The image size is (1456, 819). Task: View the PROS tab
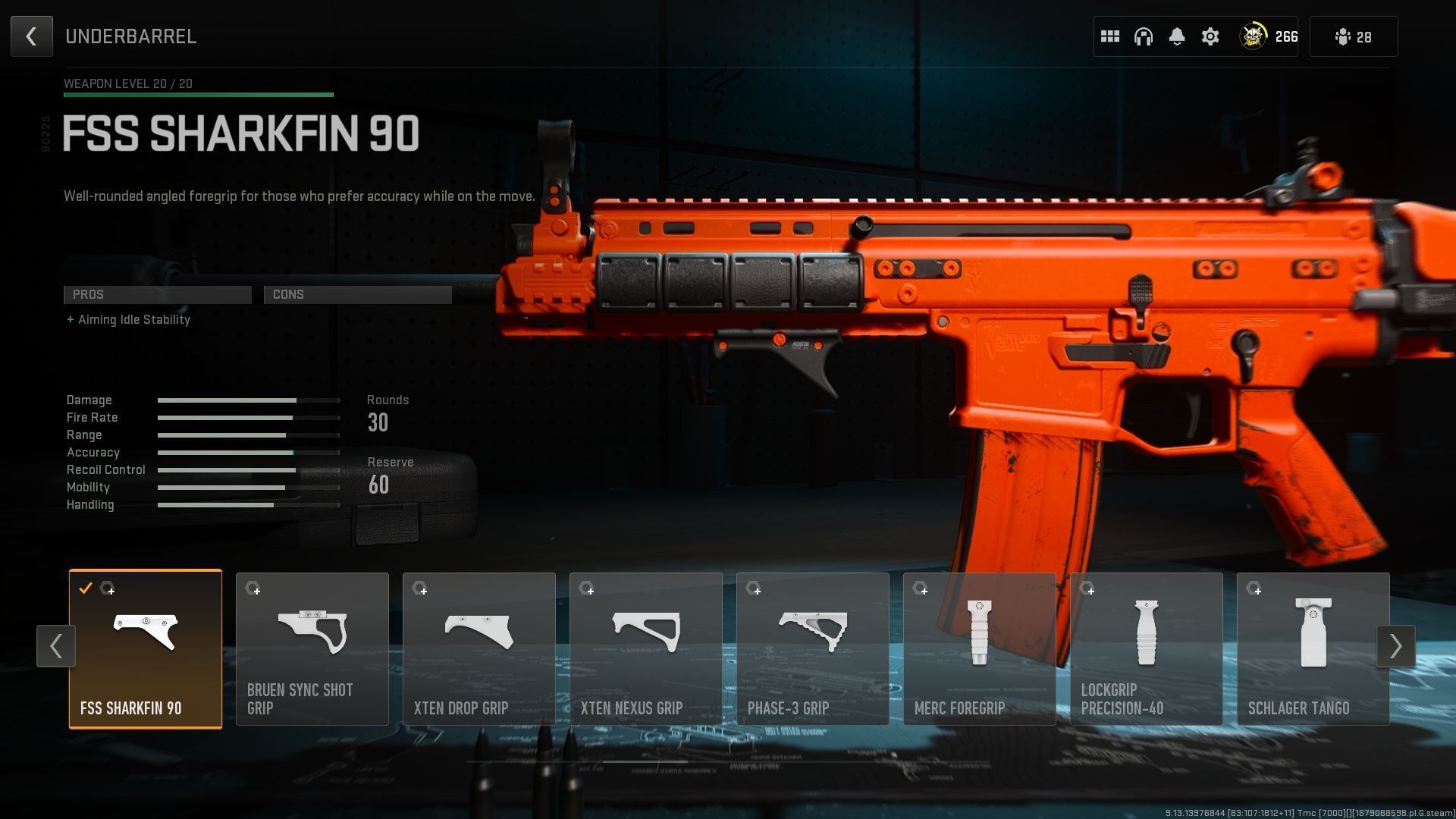coord(157,294)
